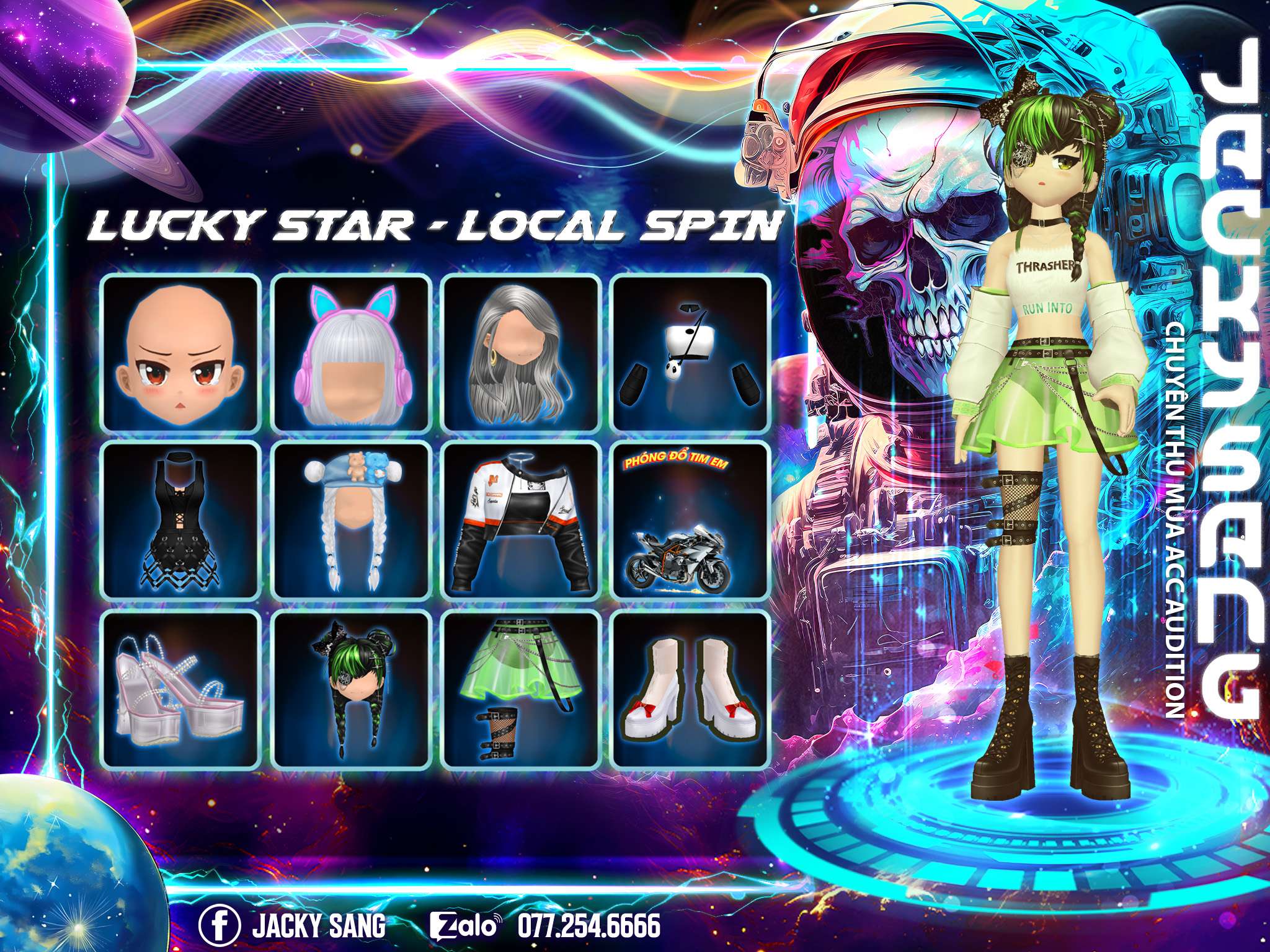1270x952 pixels.
Task: Select the long gray wavy hair tile
Action: 521,352
